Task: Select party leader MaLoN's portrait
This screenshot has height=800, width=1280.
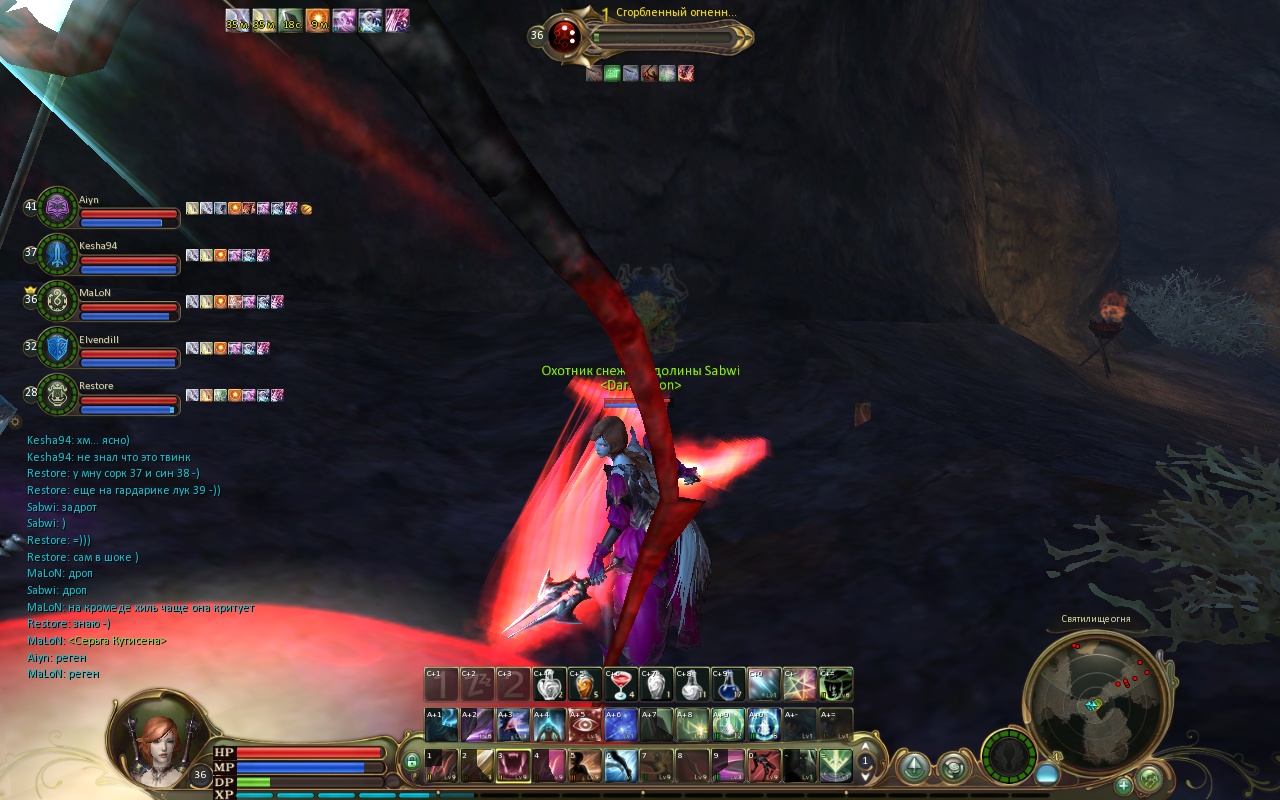Action: click(x=58, y=300)
